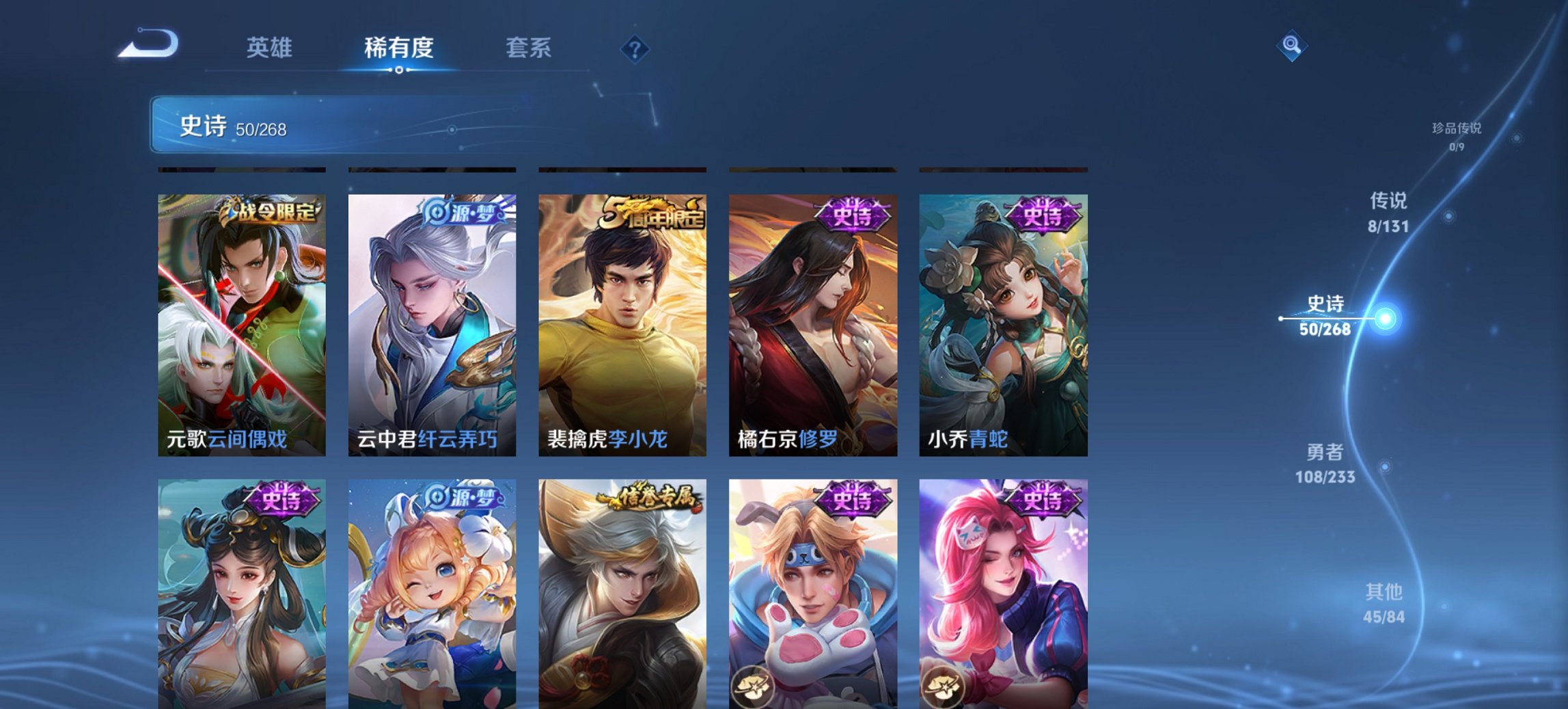Viewport: 1568px width, 709px height.
Task: Switch to the 英雄 tab
Action: [271, 48]
